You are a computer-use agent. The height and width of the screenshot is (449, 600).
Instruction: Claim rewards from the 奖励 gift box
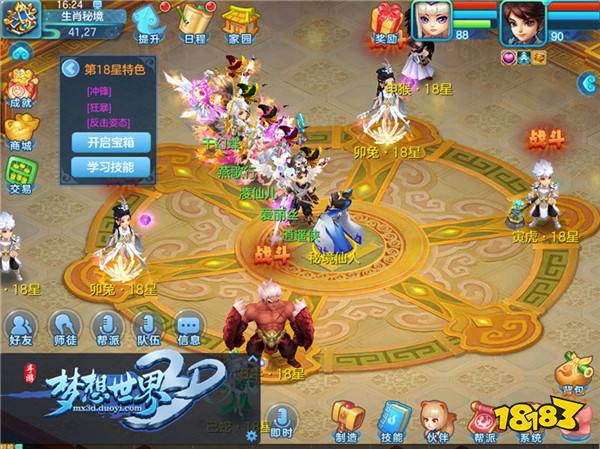(385, 22)
